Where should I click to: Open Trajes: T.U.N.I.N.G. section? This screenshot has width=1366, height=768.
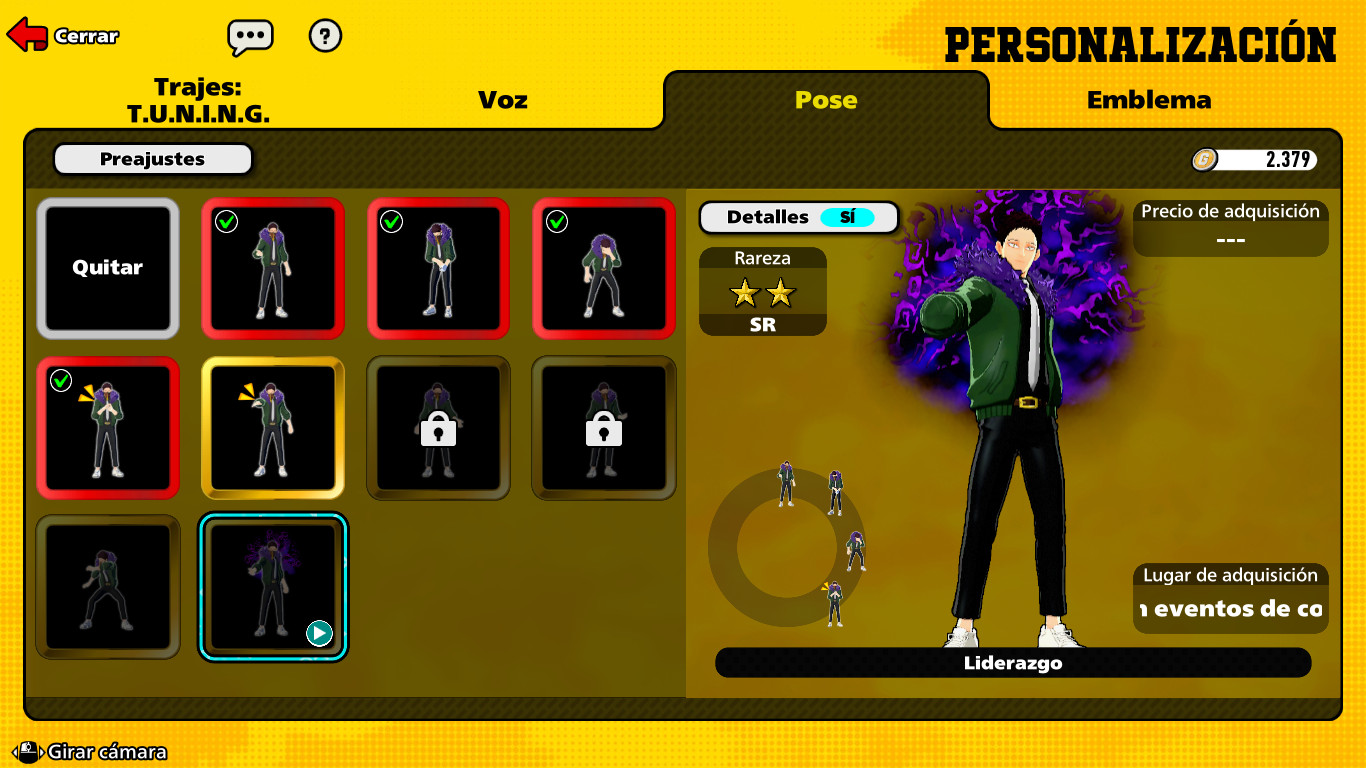point(197,100)
